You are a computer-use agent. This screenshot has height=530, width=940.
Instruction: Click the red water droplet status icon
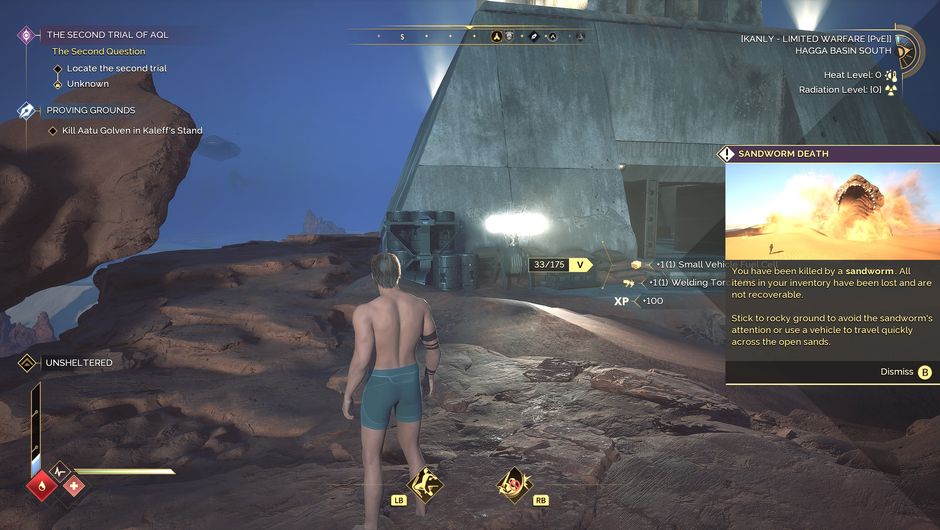(43, 486)
